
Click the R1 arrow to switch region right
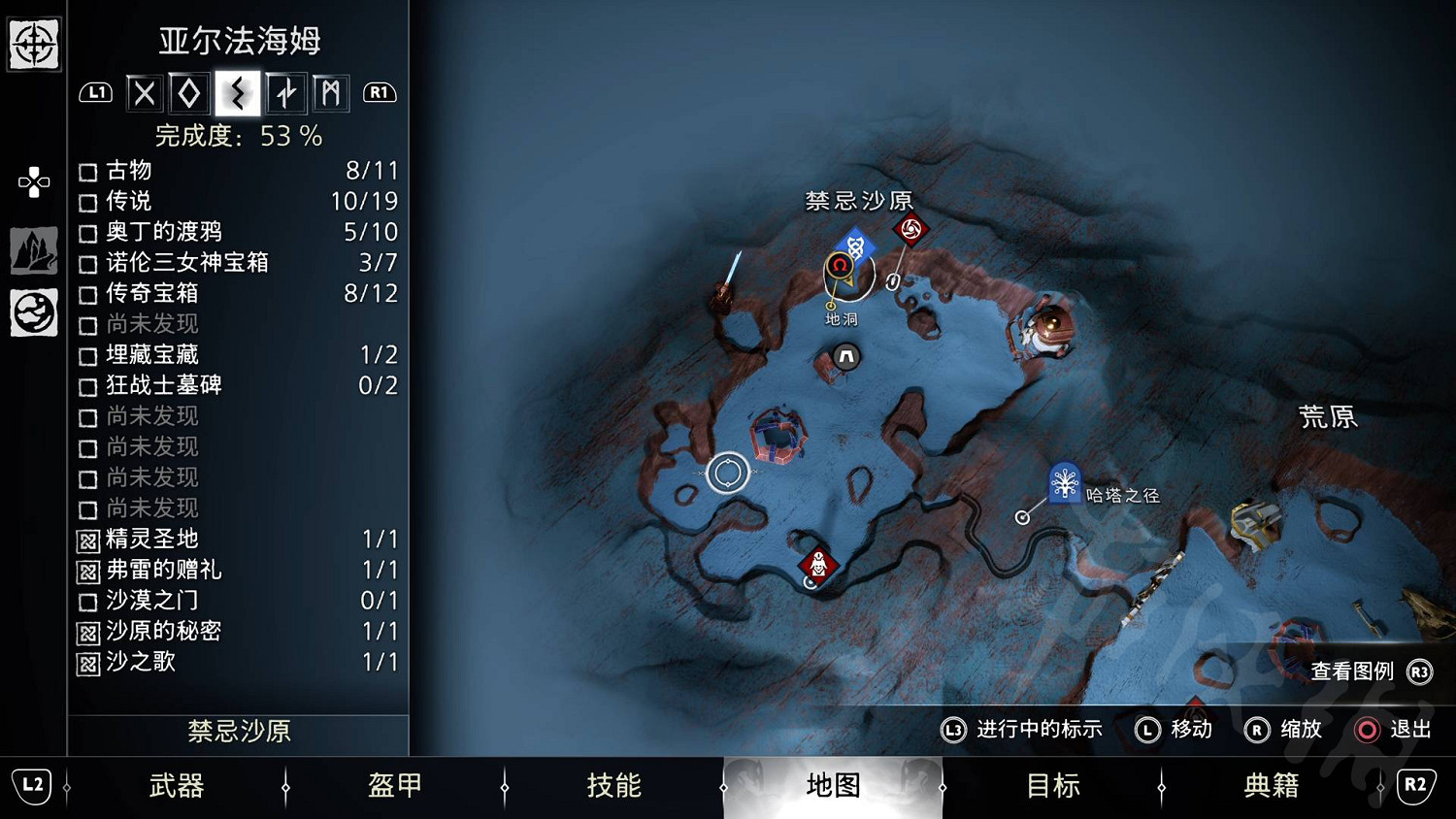pyautogui.click(x=380, y=93)
